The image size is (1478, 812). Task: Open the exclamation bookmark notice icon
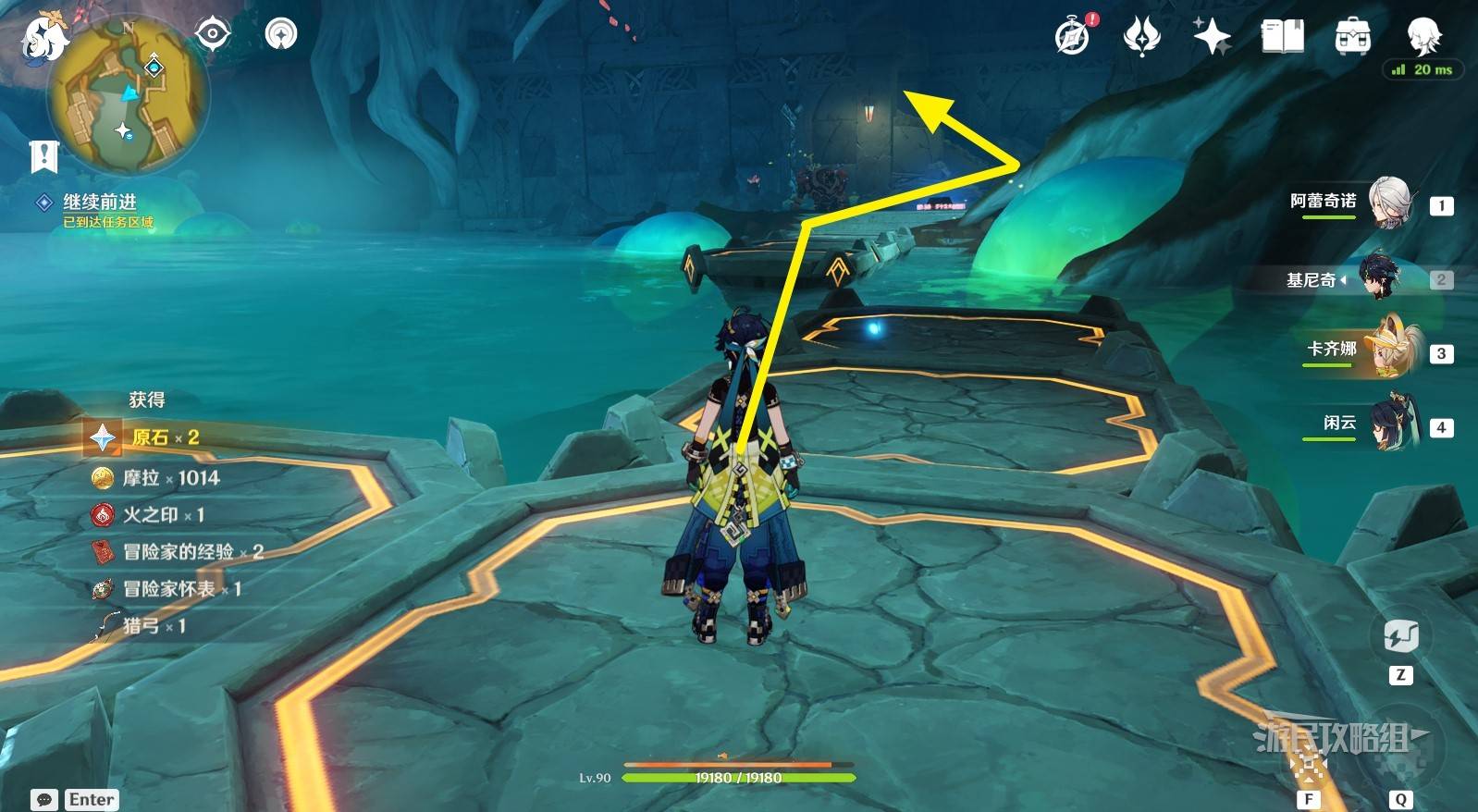tap(43, 156)
